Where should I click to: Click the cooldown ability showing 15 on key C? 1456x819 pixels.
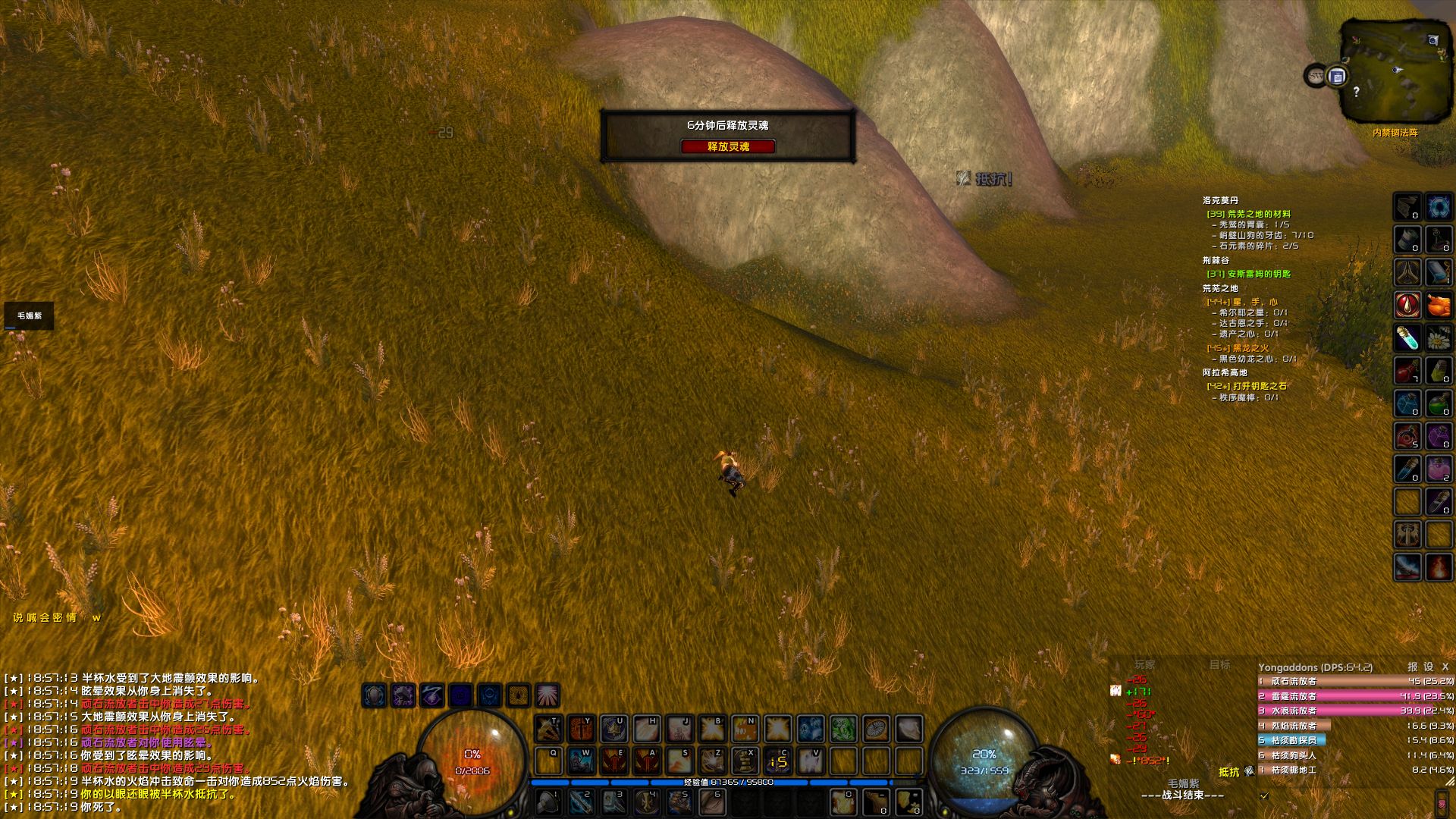778,760
